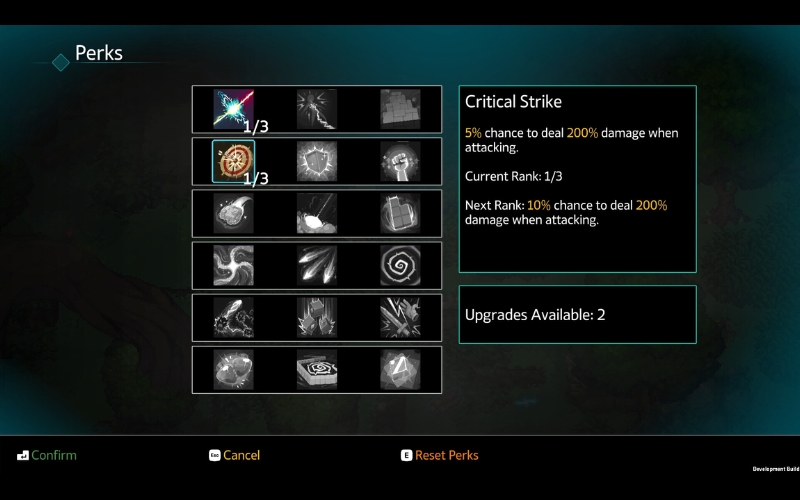800x500 pixels.
Task: Choose the swirling block cluster perk
Action: [400, 213]
